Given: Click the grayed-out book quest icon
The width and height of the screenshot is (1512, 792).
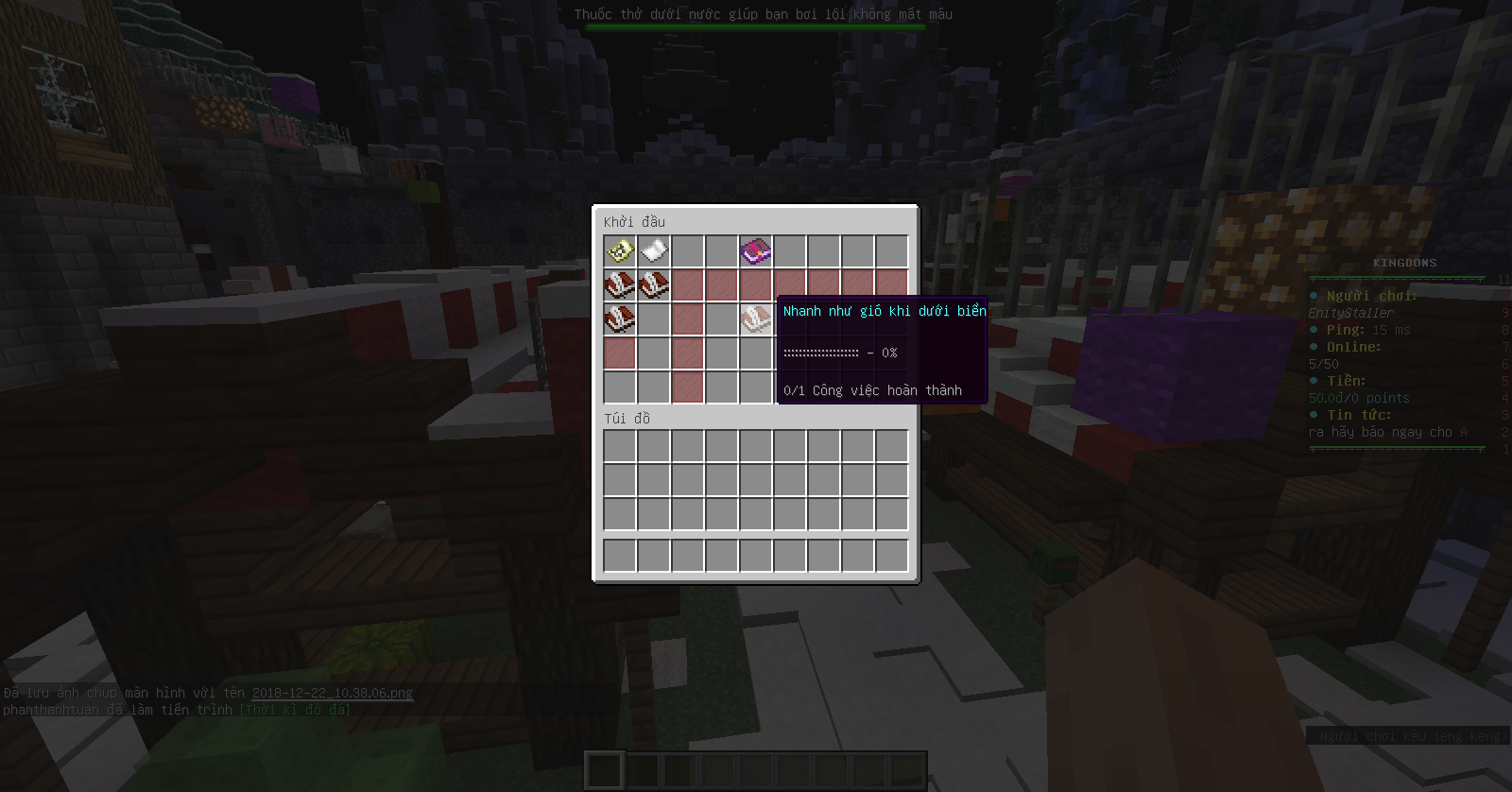Looking at the screenshot, I should click(755, 319).
